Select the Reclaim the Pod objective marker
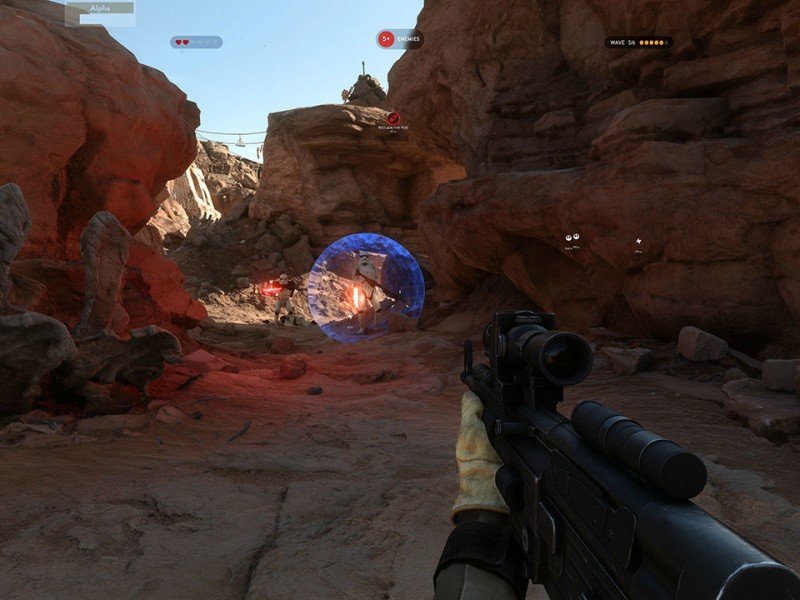The height and width of the screenshot is (600, 800). point(393,119)
